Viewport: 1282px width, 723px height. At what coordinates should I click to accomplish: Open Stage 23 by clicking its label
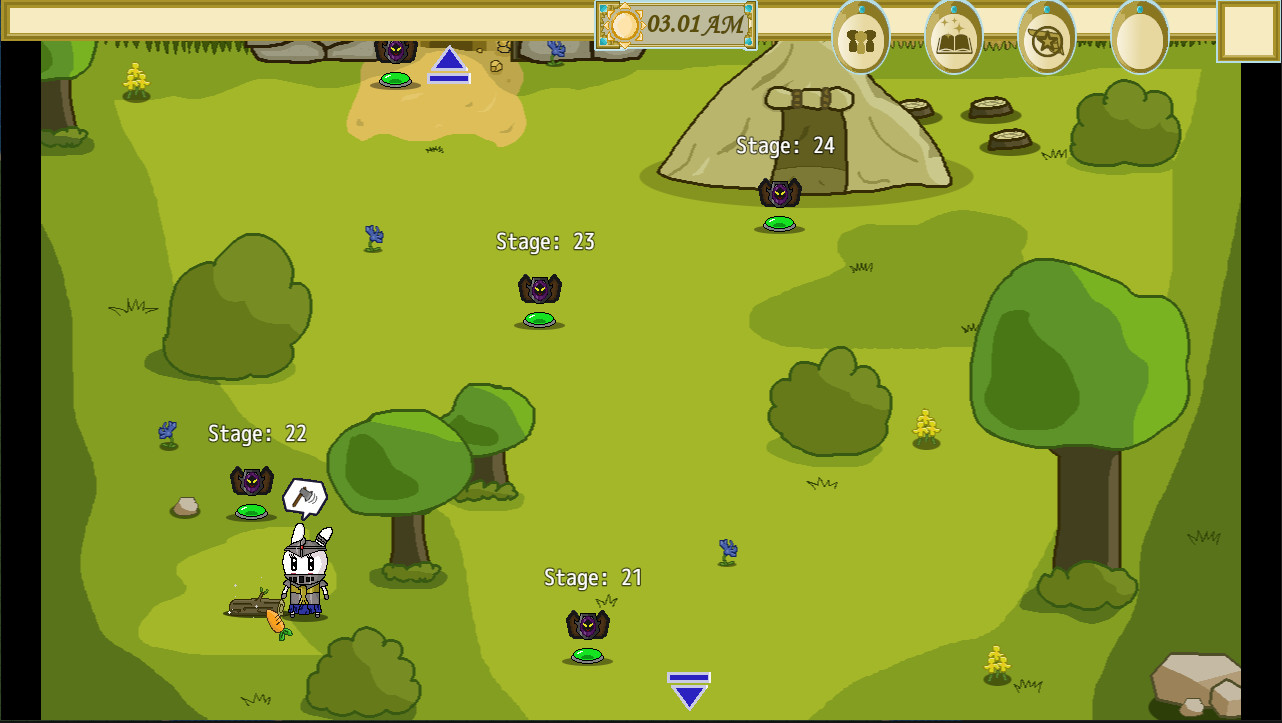click(545, 241)
